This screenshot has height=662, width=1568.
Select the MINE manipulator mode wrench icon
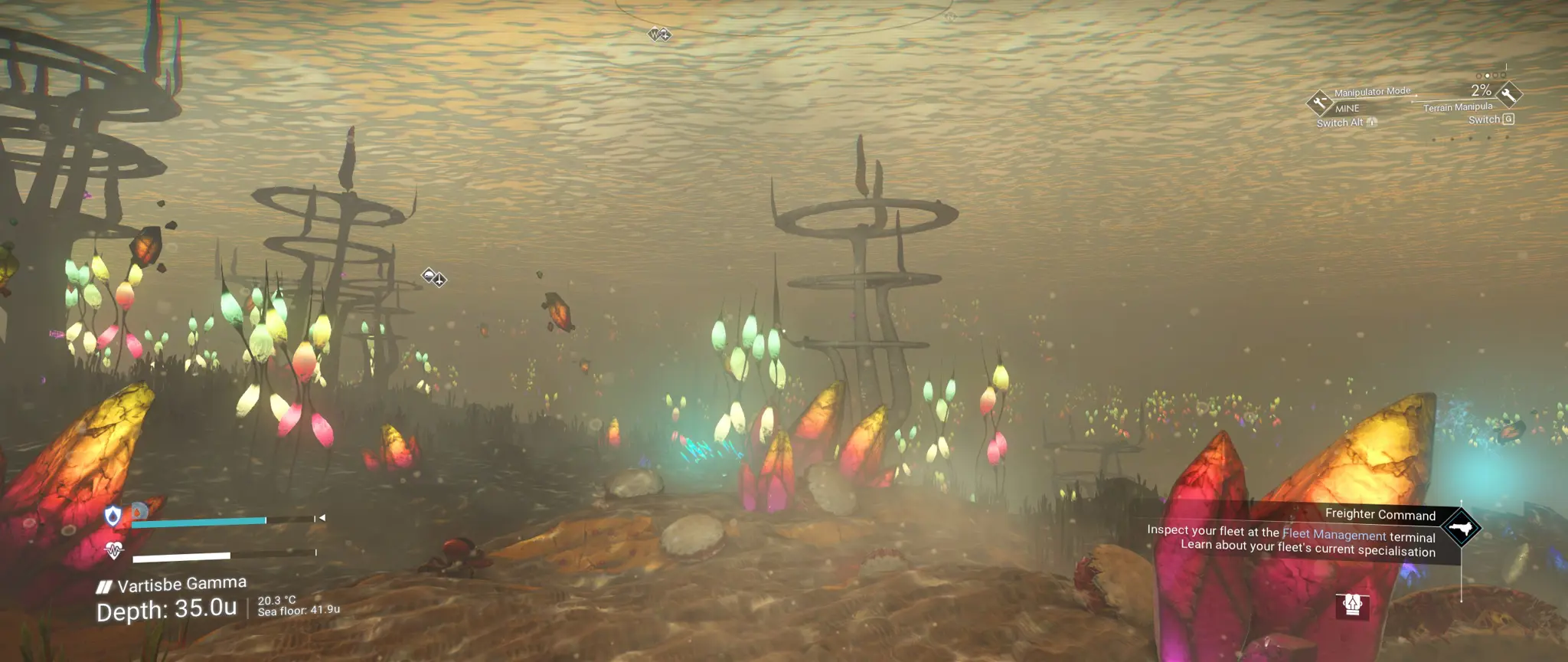coord(1319,102)
